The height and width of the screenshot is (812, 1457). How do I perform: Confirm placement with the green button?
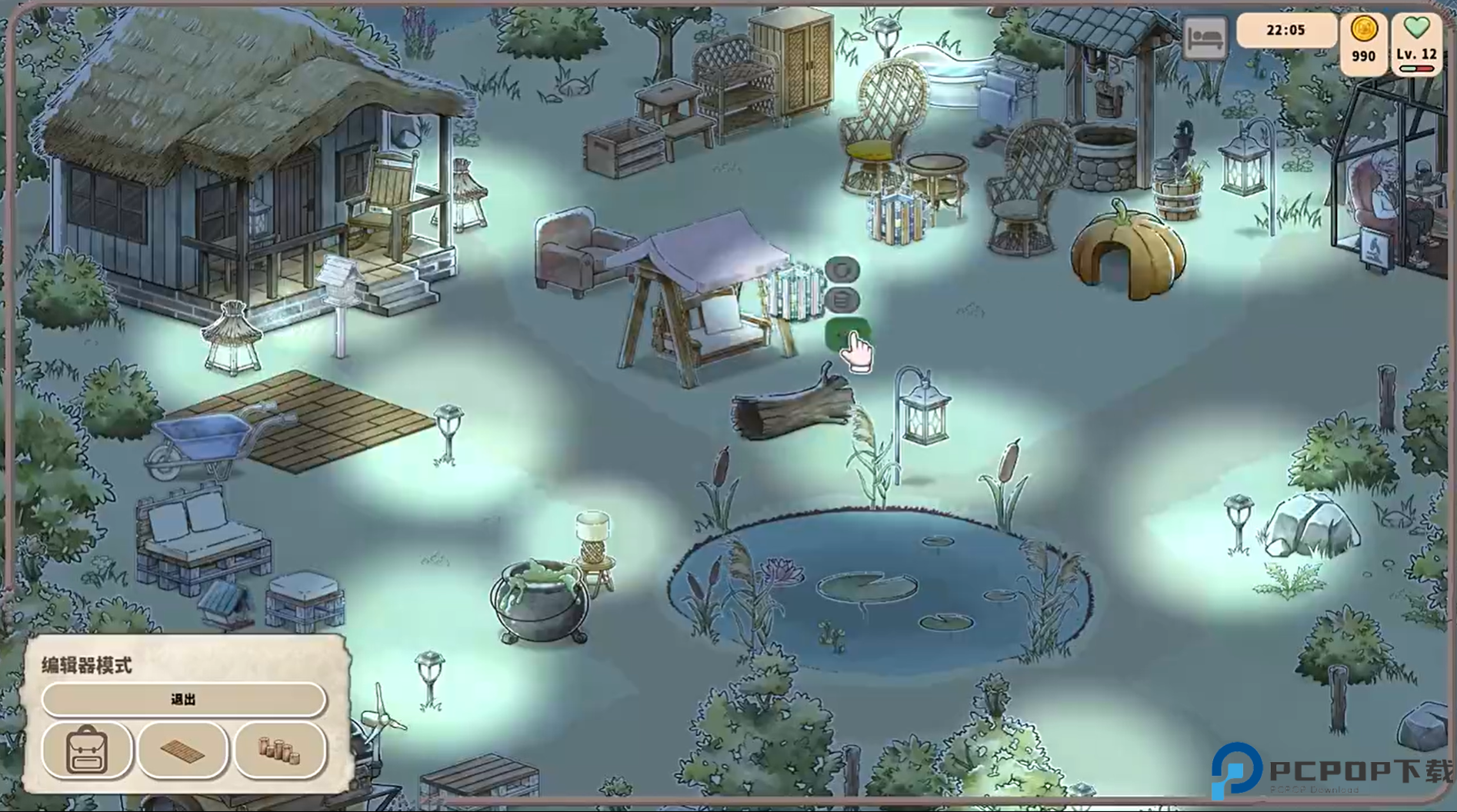coord(845,334)
